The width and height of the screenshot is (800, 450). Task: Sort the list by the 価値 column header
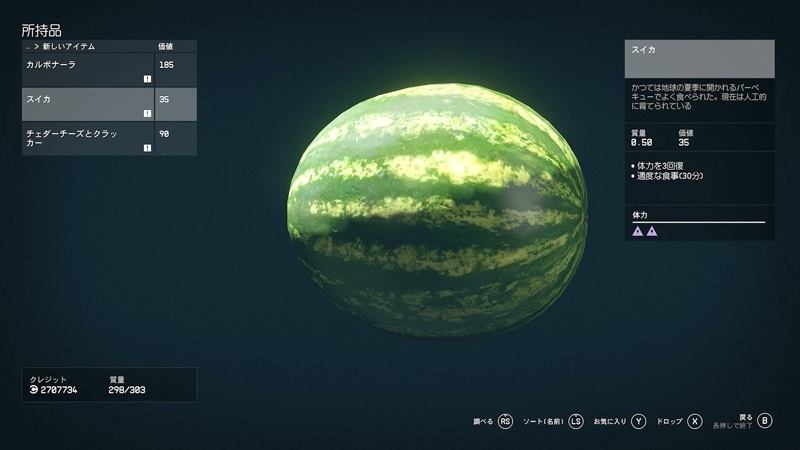pyautogui.click(x=166, y=47)
